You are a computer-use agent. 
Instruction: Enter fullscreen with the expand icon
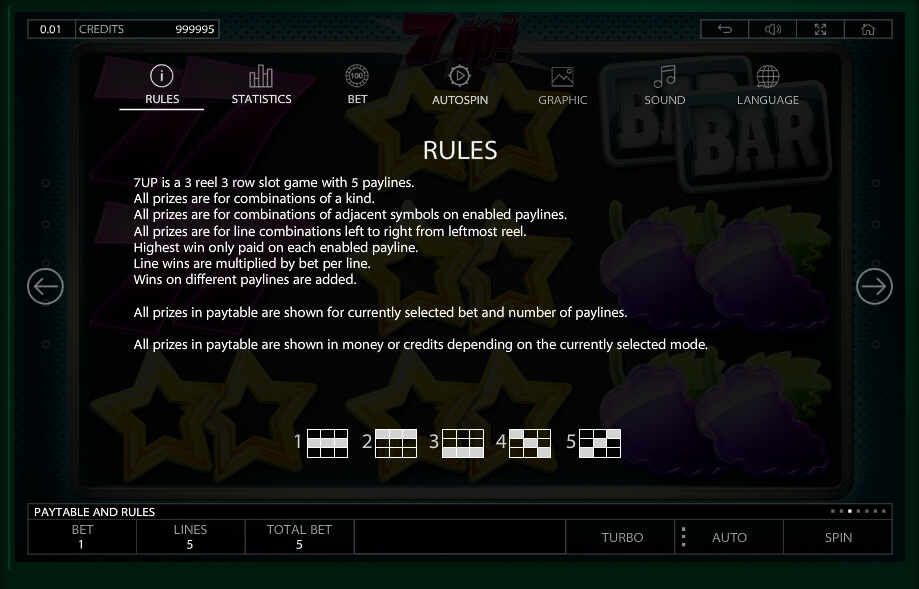(820, 29)
